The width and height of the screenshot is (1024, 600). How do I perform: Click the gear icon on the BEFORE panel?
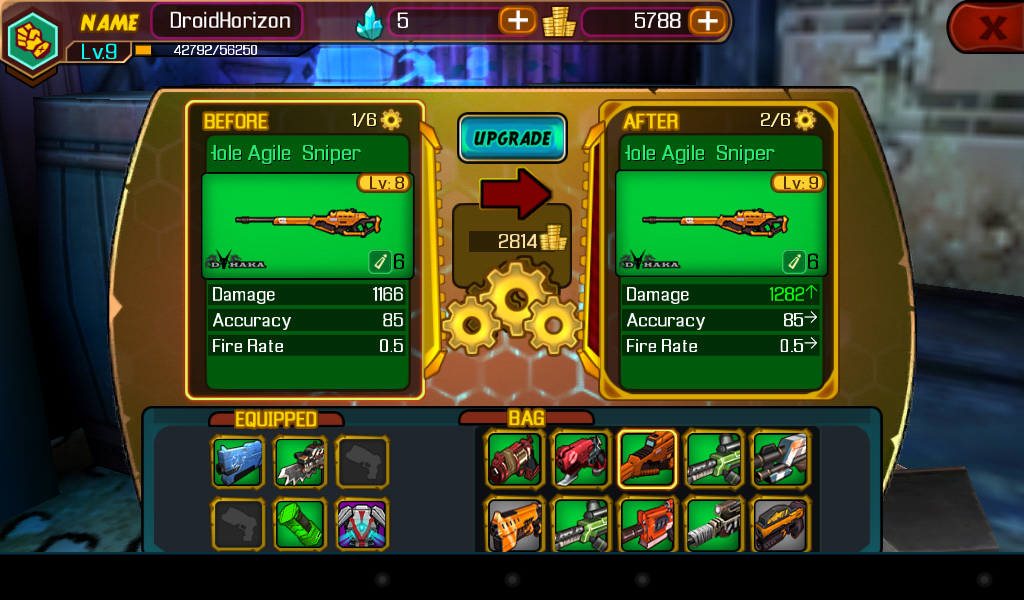point(391,120)
